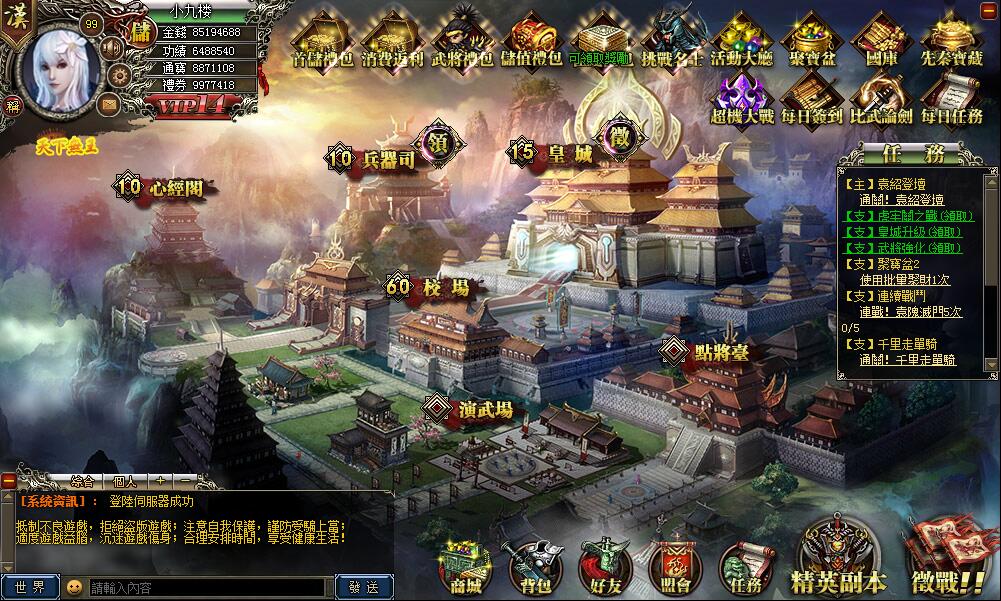Select the 聚寶盆 treasure bowl icon
The width and height of the screenshot is (1001, 601).
pos(812,40)
